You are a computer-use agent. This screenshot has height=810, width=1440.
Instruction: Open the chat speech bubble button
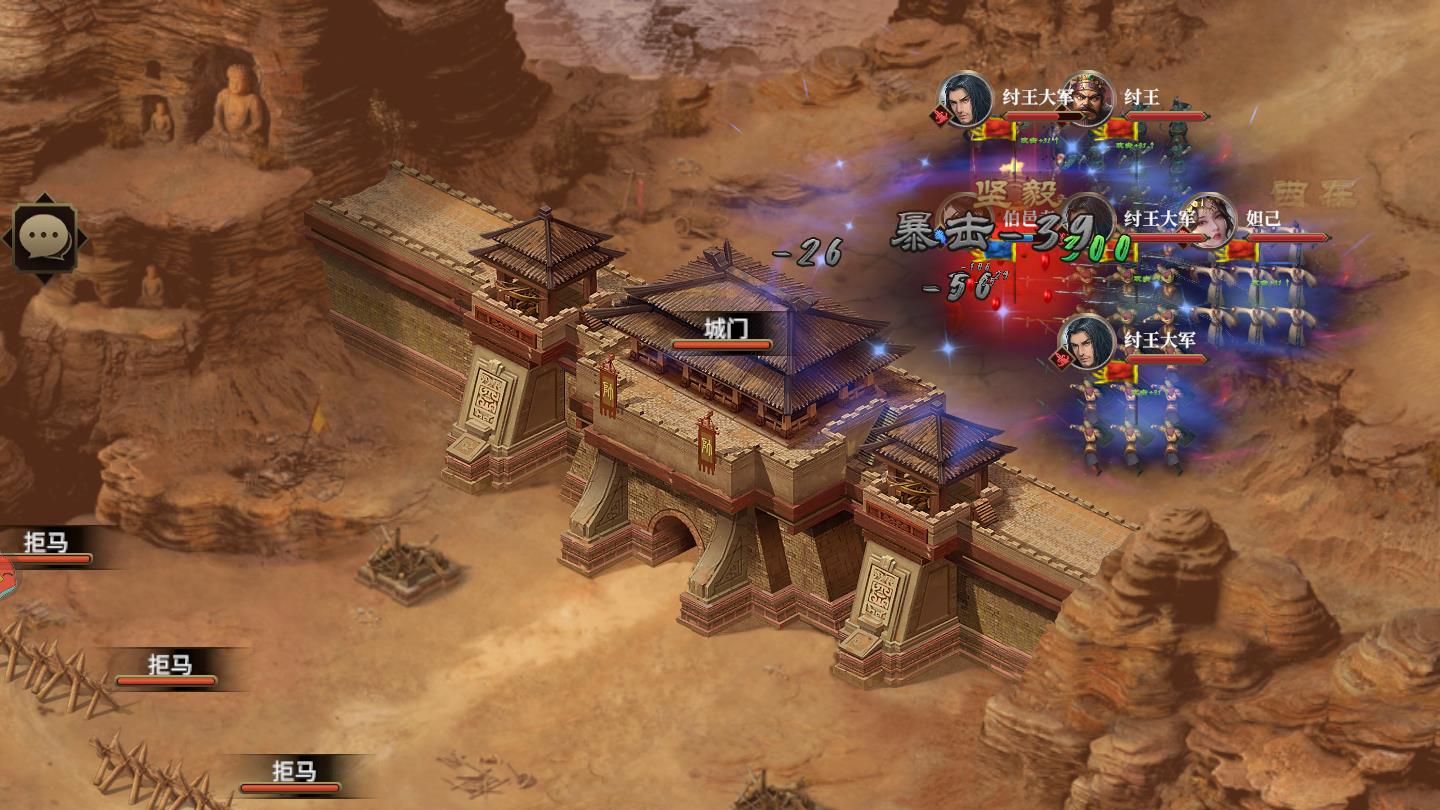(45, 237)
